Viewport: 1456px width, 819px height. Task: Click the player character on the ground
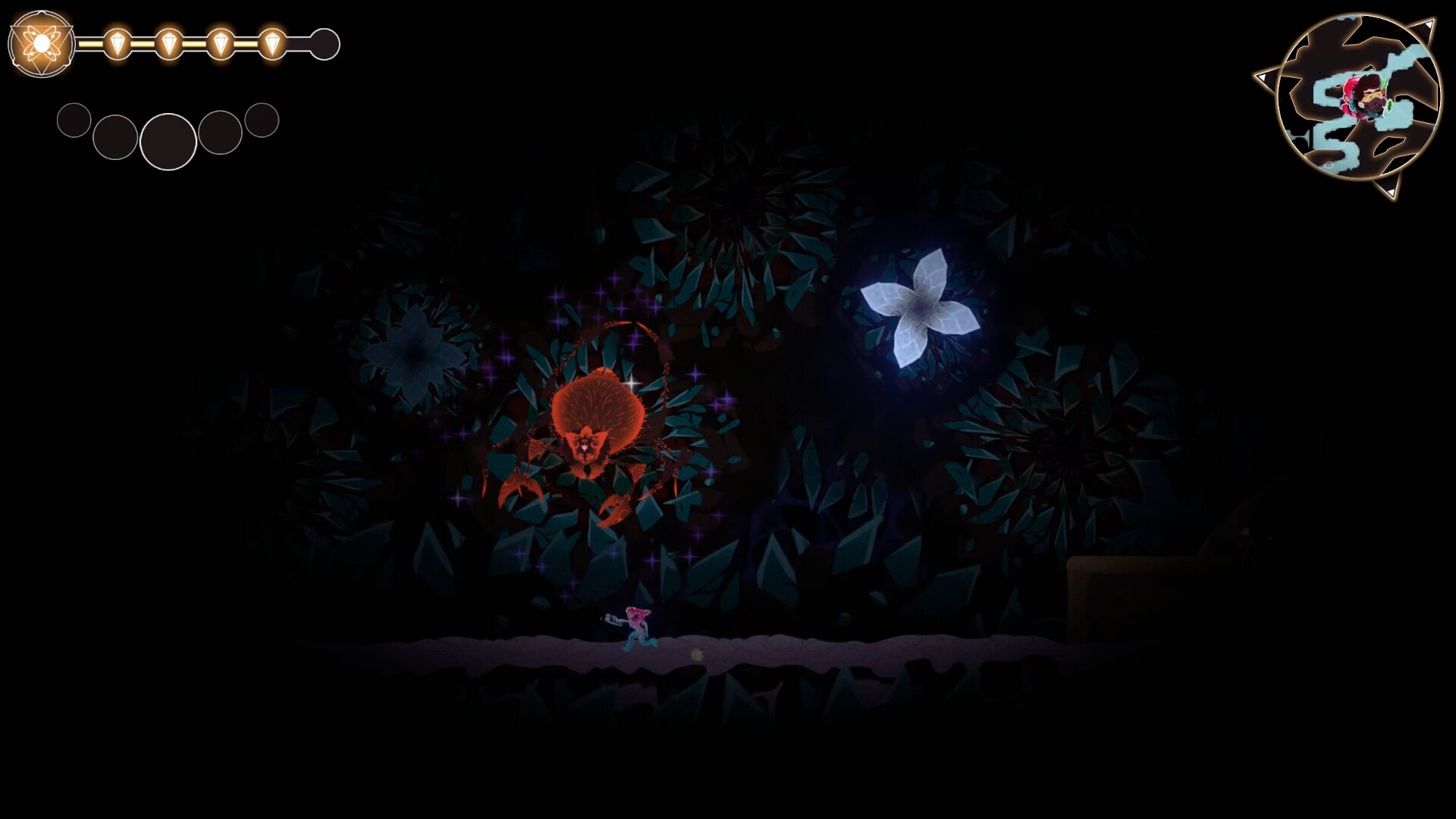[x=637, y=626]
